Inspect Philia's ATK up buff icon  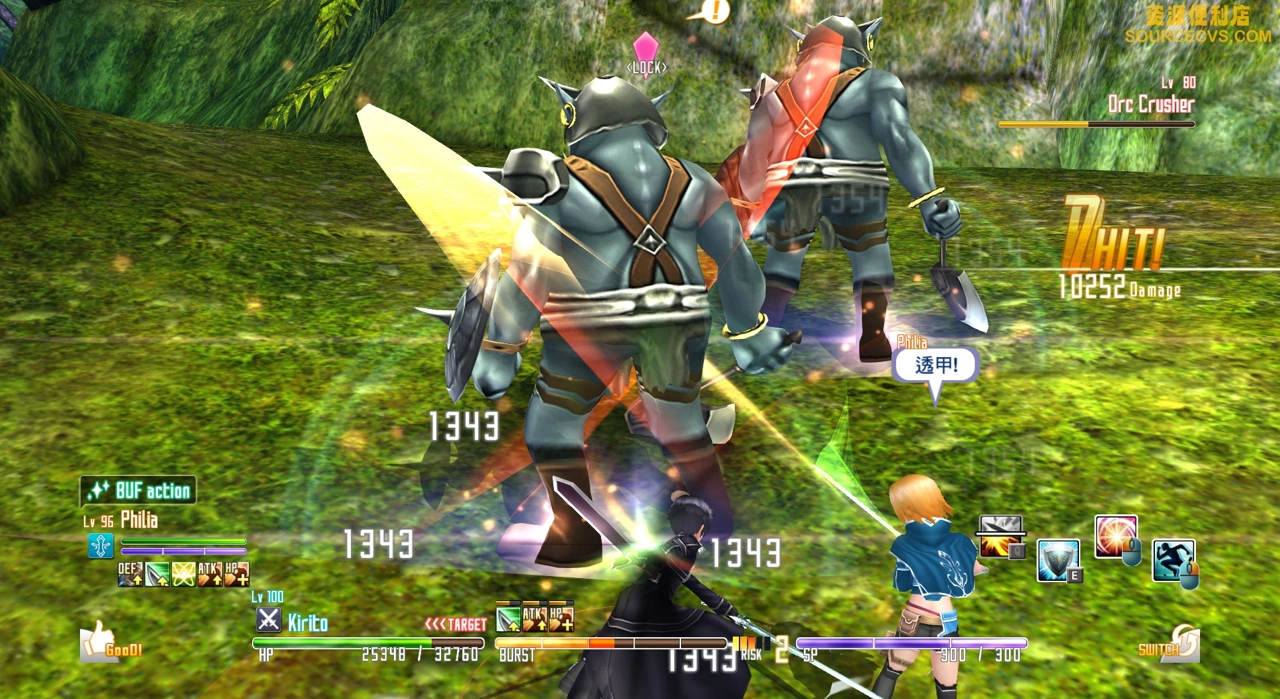[210, 574]
